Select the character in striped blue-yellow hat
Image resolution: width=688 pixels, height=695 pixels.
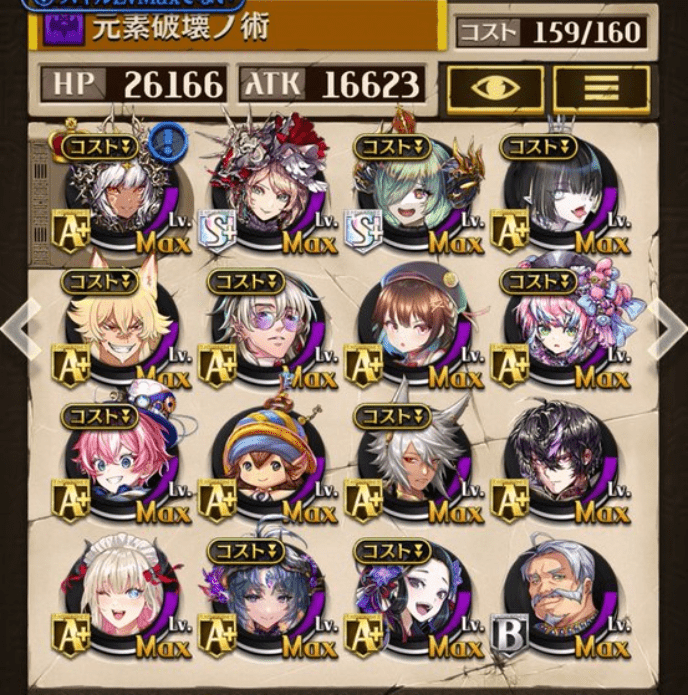[x=265, y=460]
